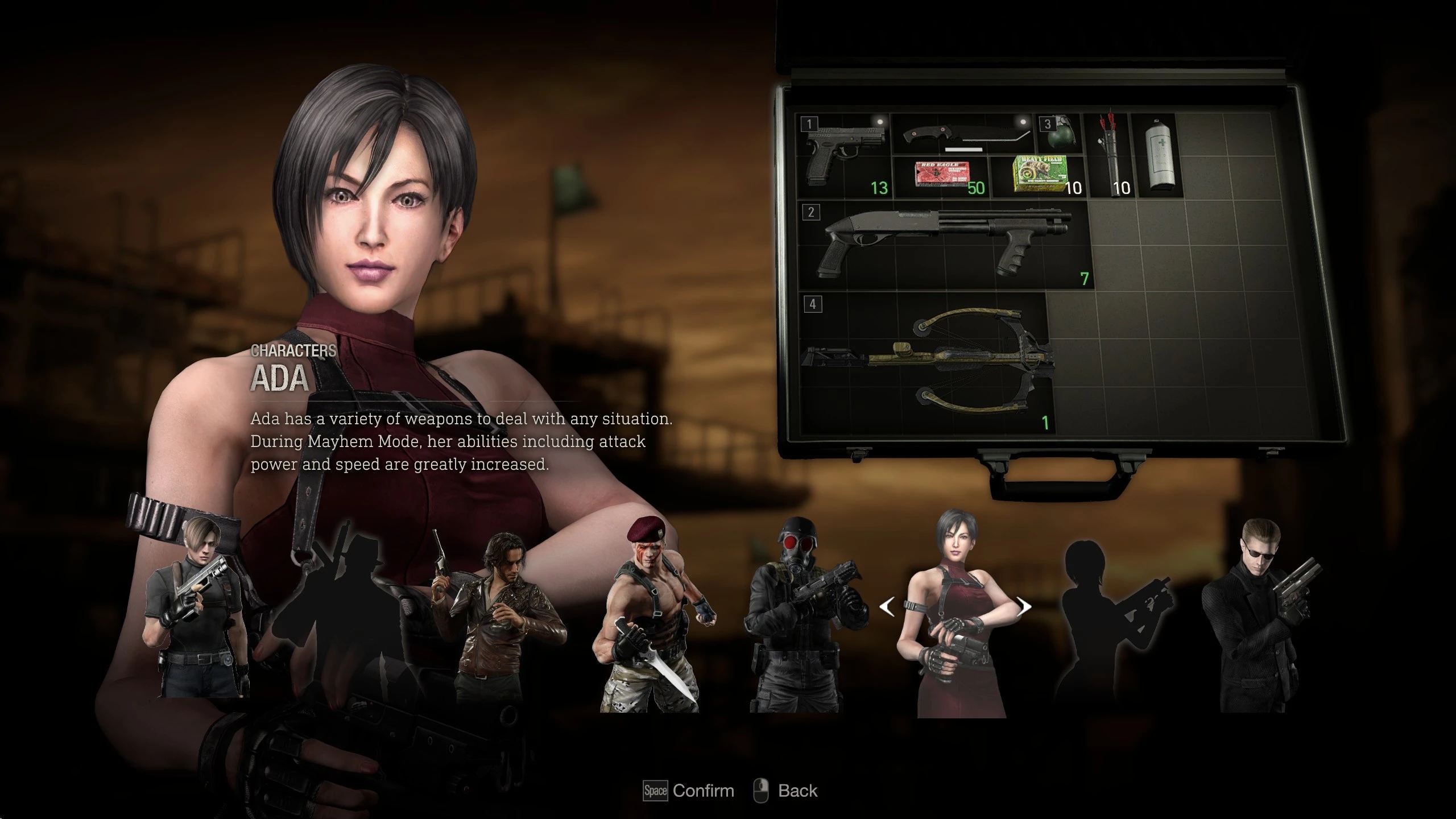Viewport: 1456px width, 819px height.
Task: Select Leon character portrait
Action: pos(196,609)
